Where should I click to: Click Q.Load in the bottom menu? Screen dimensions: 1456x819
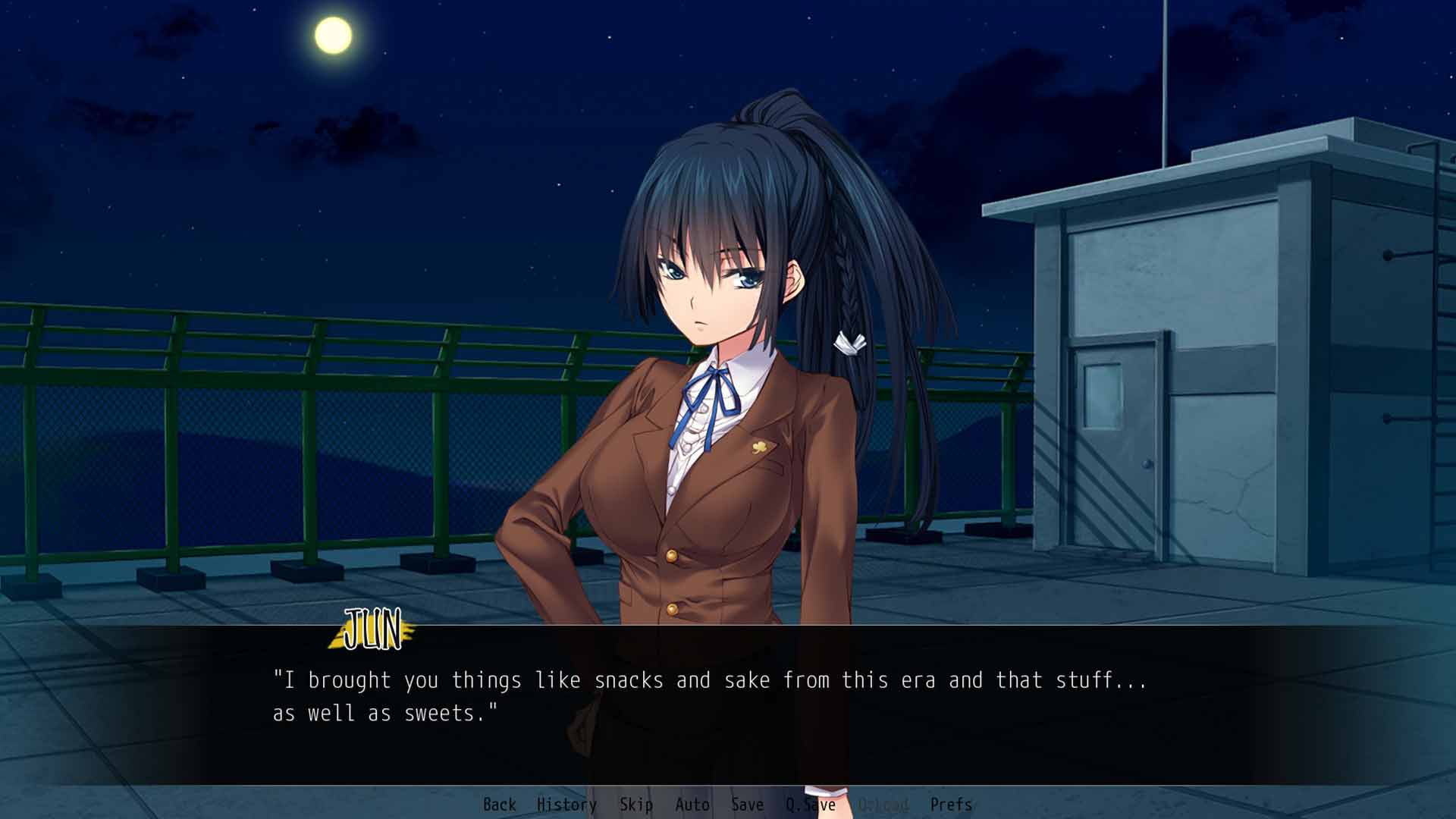(x=884, y=805)
